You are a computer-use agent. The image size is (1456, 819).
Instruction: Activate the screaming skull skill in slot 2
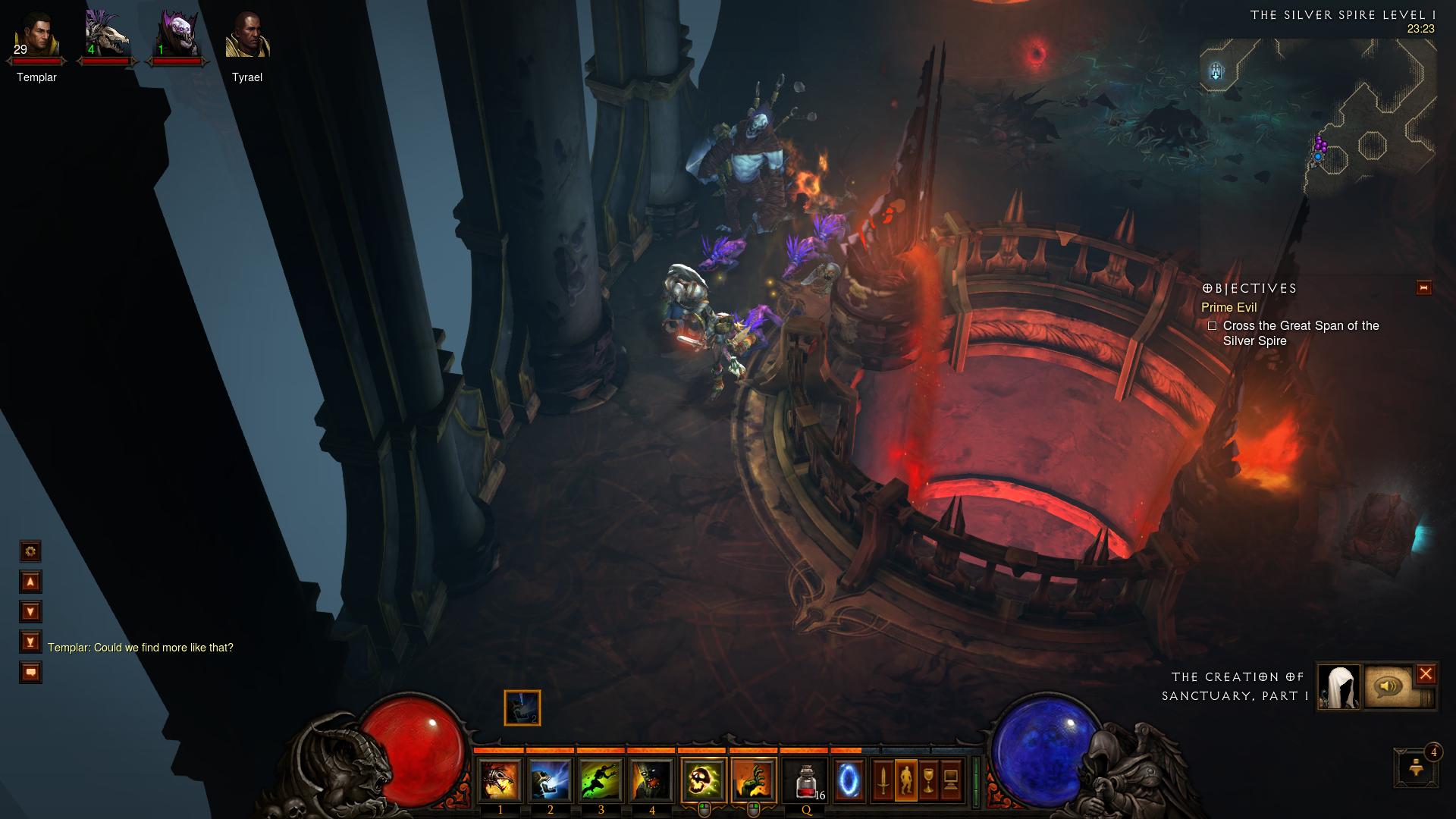(550, 780)
